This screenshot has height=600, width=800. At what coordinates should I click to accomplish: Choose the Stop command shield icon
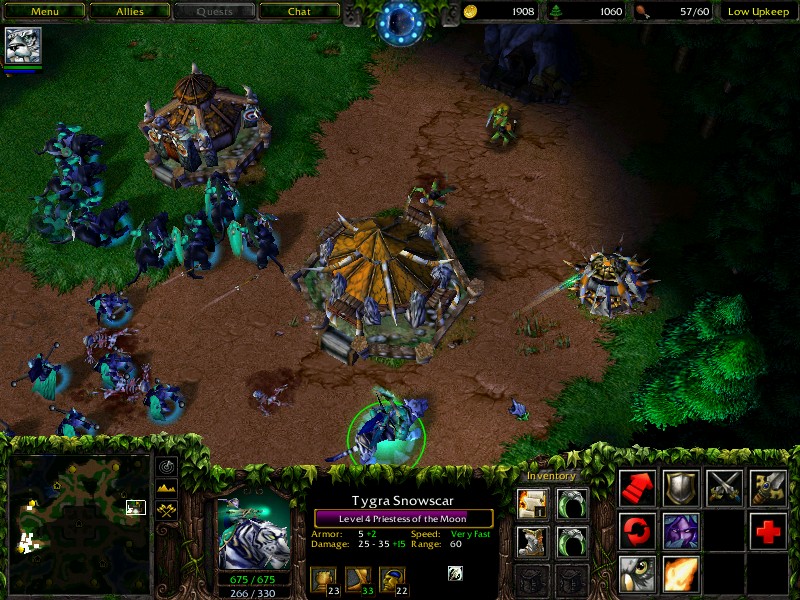tap(681, 488)
